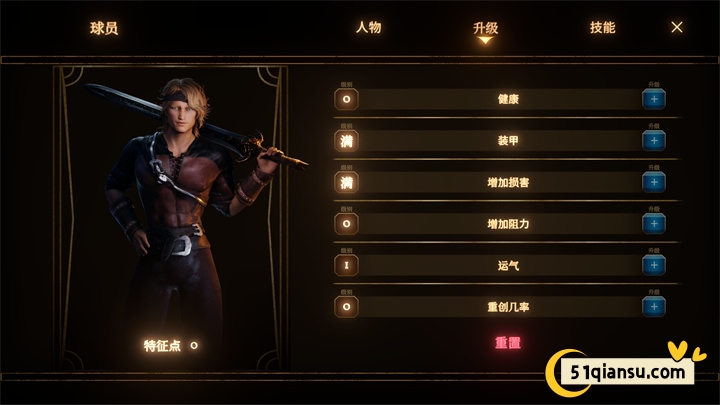Raise 增加阻力 using its plus button
The image size is (720, 405).
click(x=654, y=223)
